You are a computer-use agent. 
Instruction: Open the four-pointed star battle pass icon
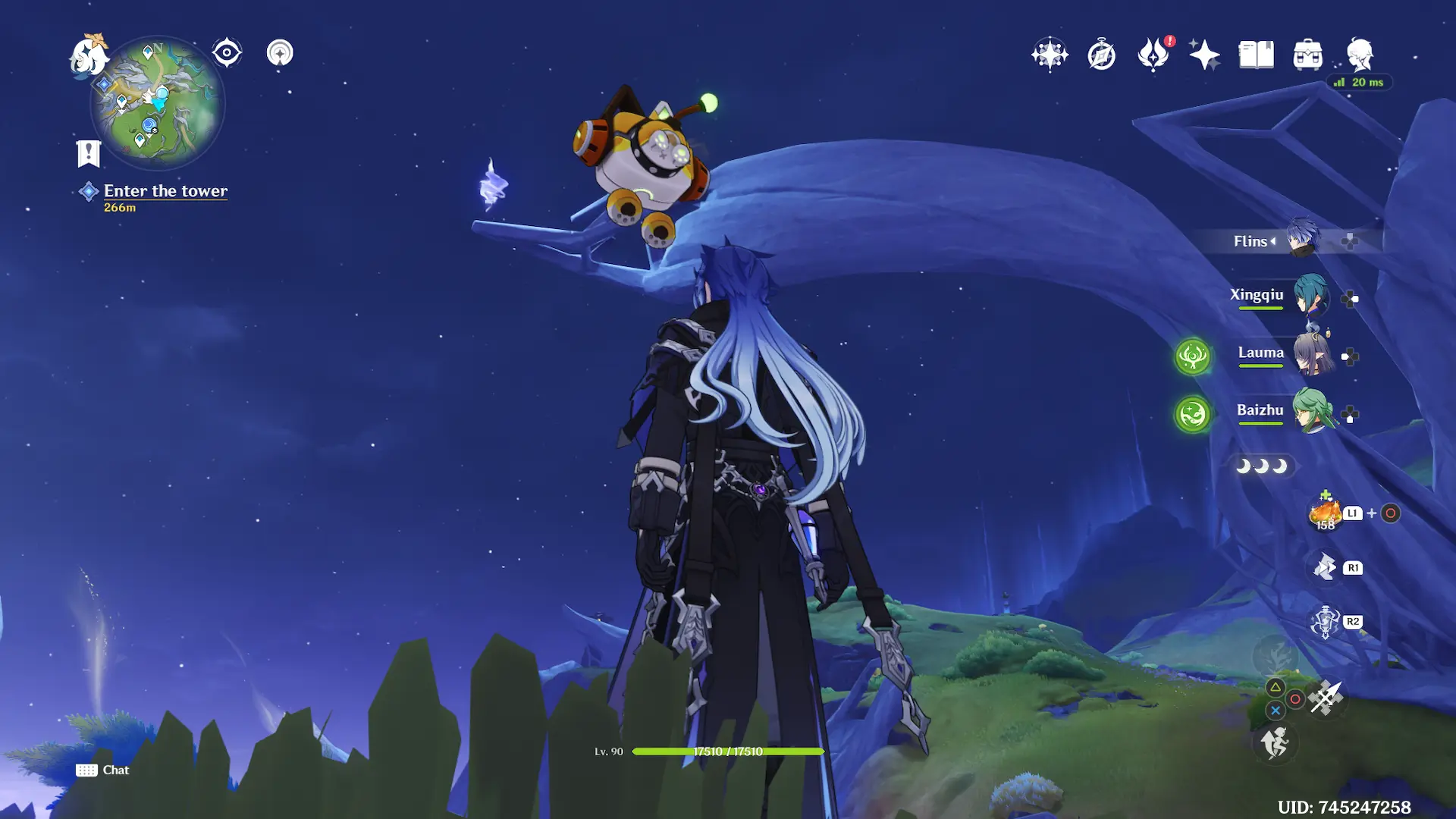[1204, 55]
